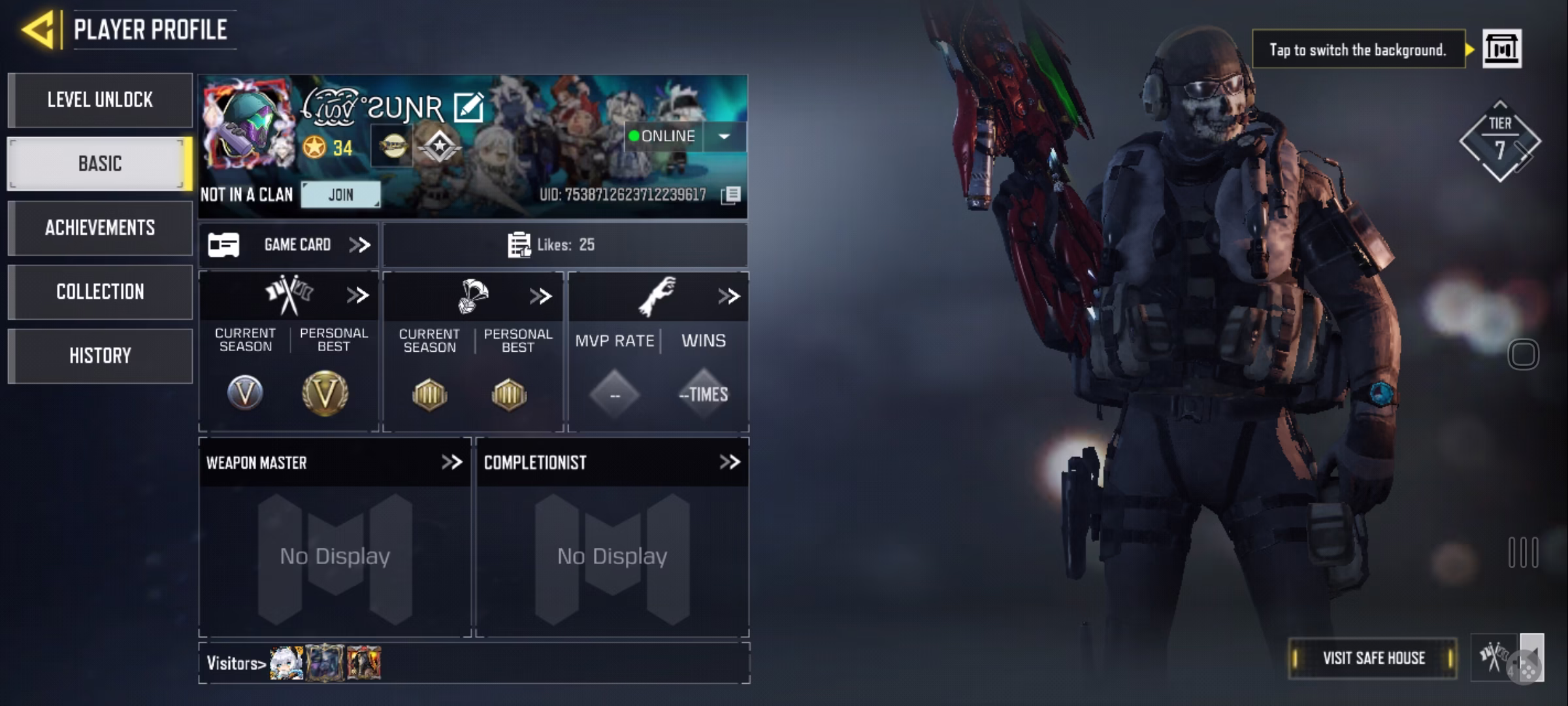The width and height of the screenshot is (1568, 706).
Task: Copy the UID with the copy icon
Action: (731, 195)
